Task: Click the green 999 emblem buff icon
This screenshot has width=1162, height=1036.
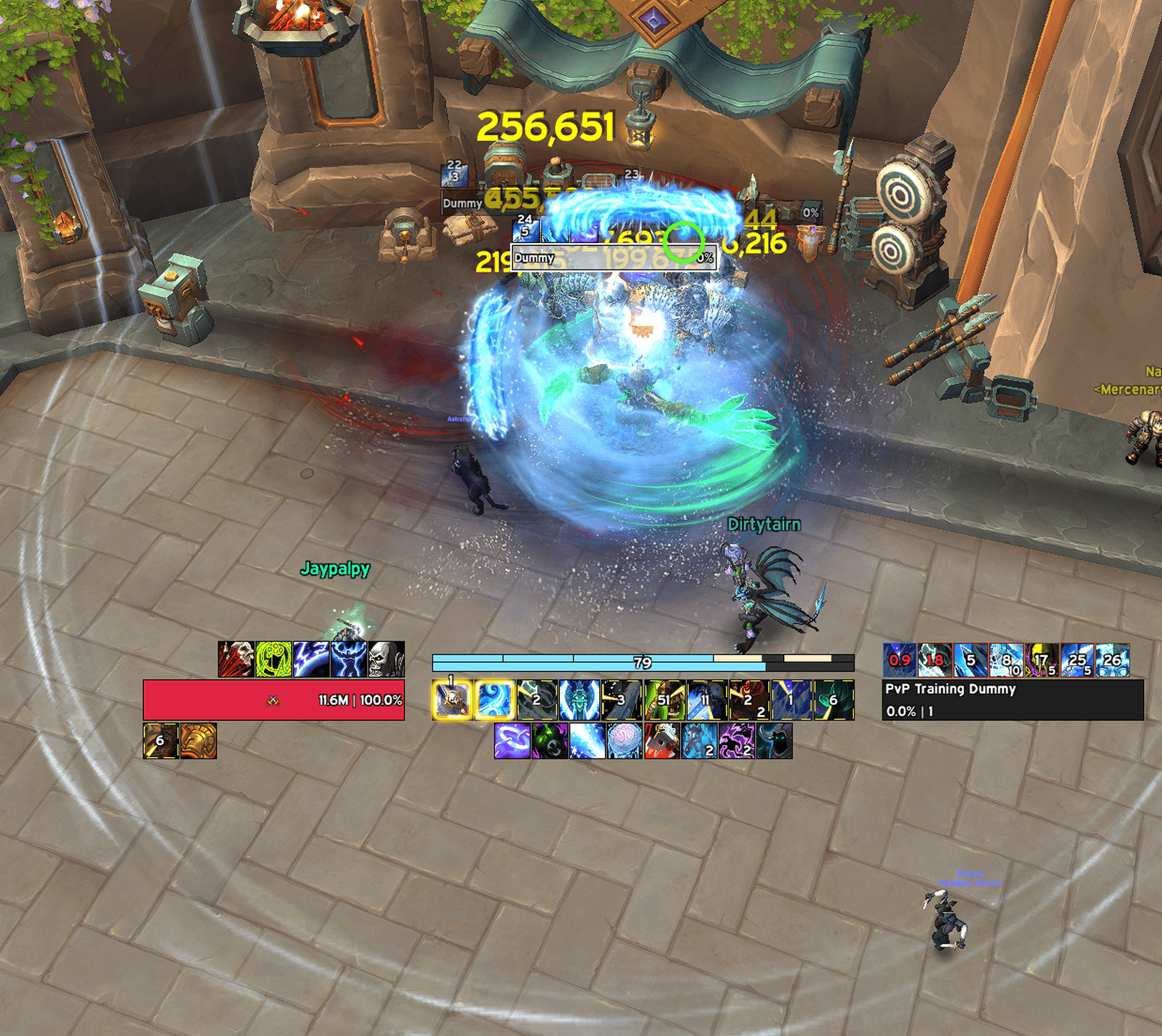Action: (273, 658)
